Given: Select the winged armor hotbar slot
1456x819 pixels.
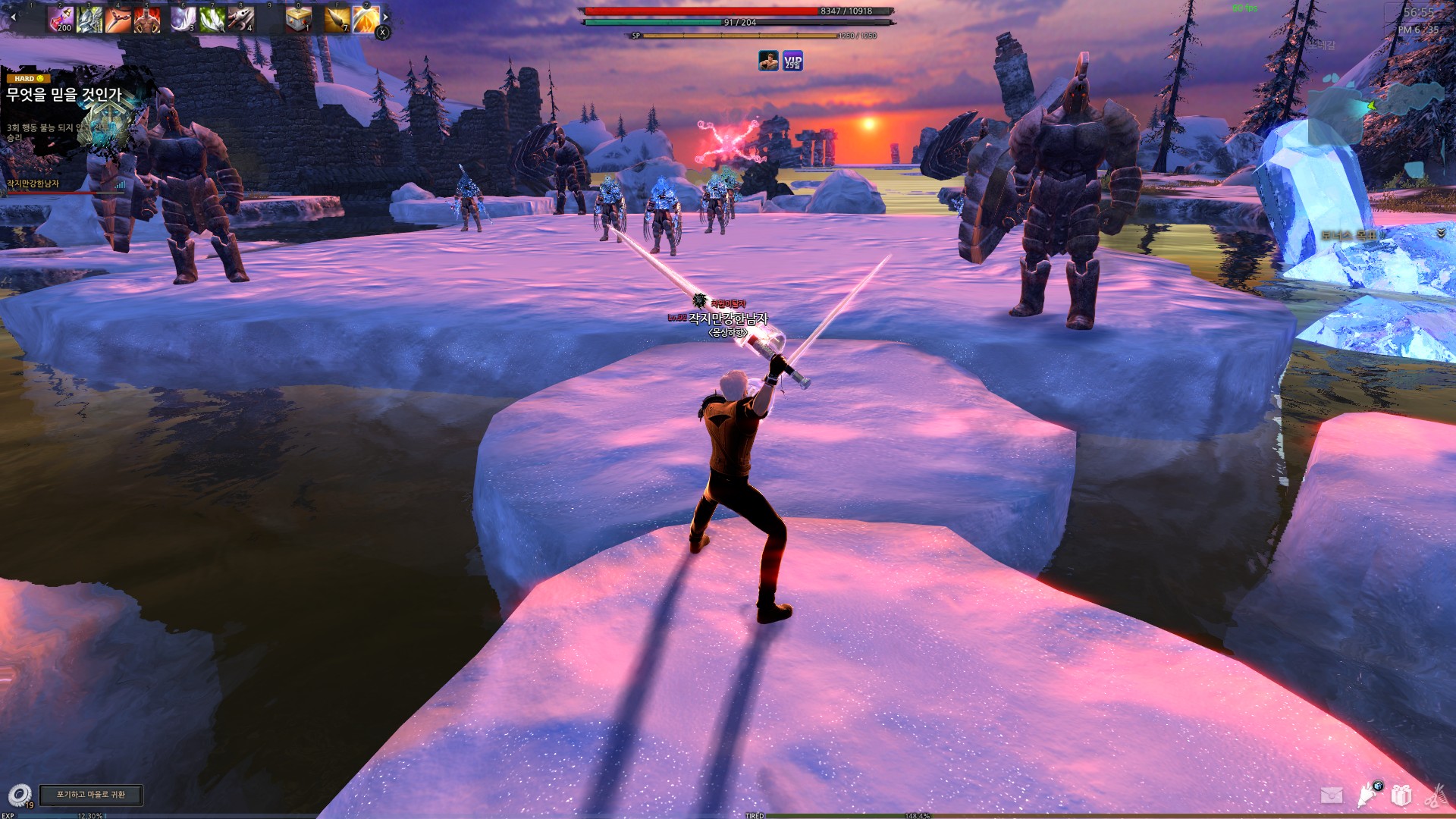Looking at the screenshot, I should pos(89,20).
